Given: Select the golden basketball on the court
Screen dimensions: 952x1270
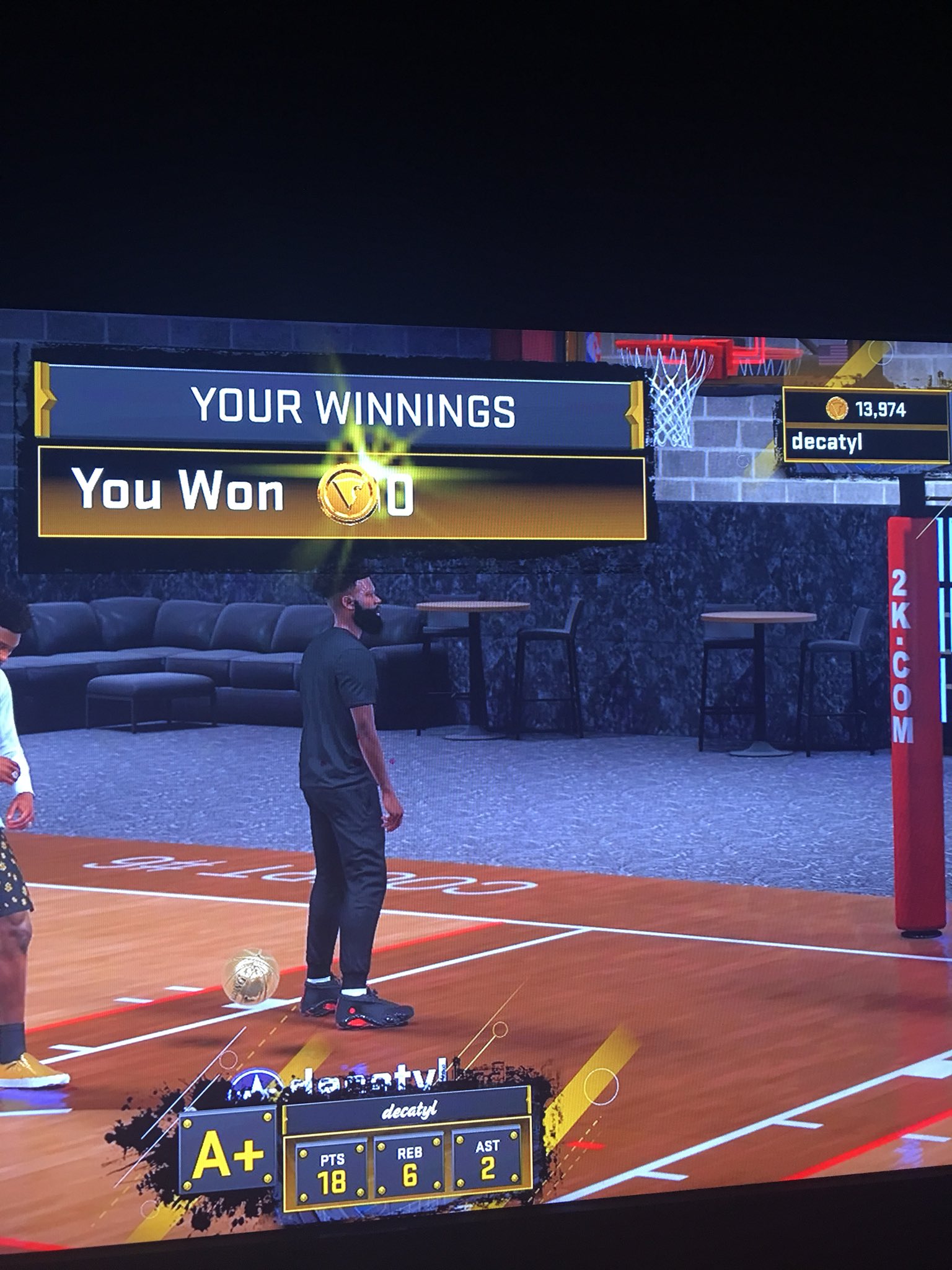Looking at the screenshot, I should (x=250, y=977).
